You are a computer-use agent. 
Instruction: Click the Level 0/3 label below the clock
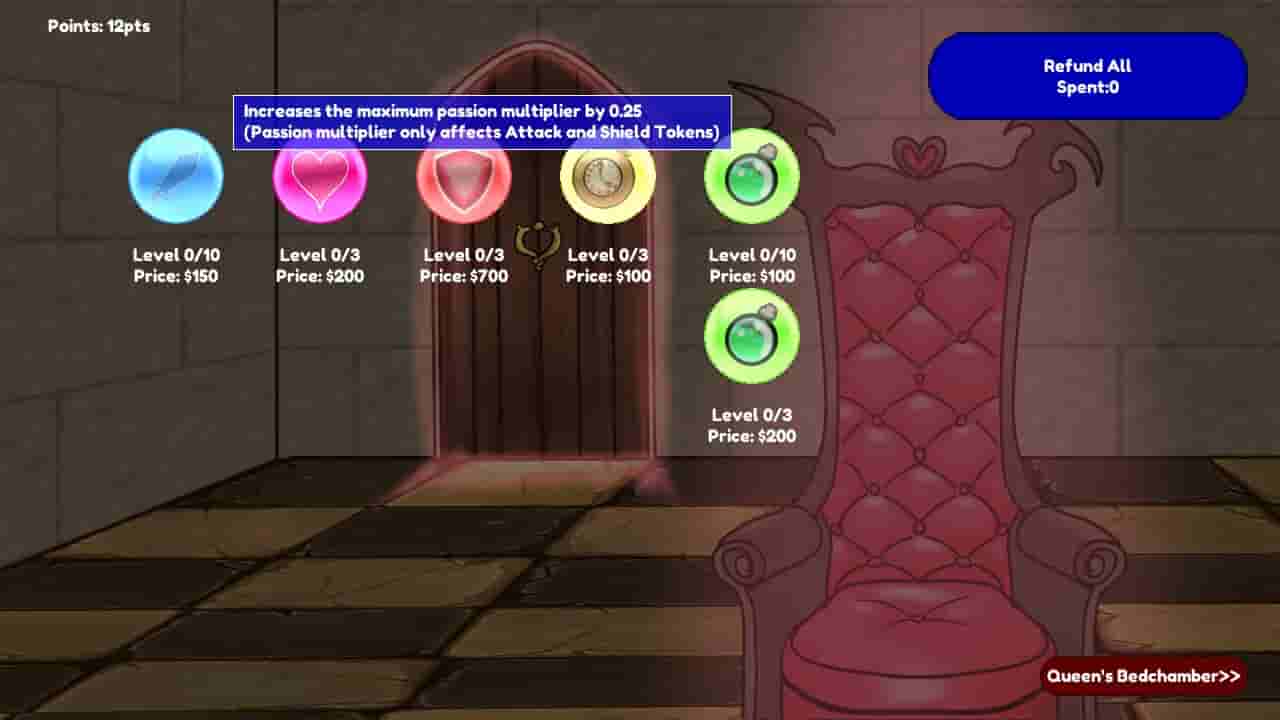pos(607,254)
